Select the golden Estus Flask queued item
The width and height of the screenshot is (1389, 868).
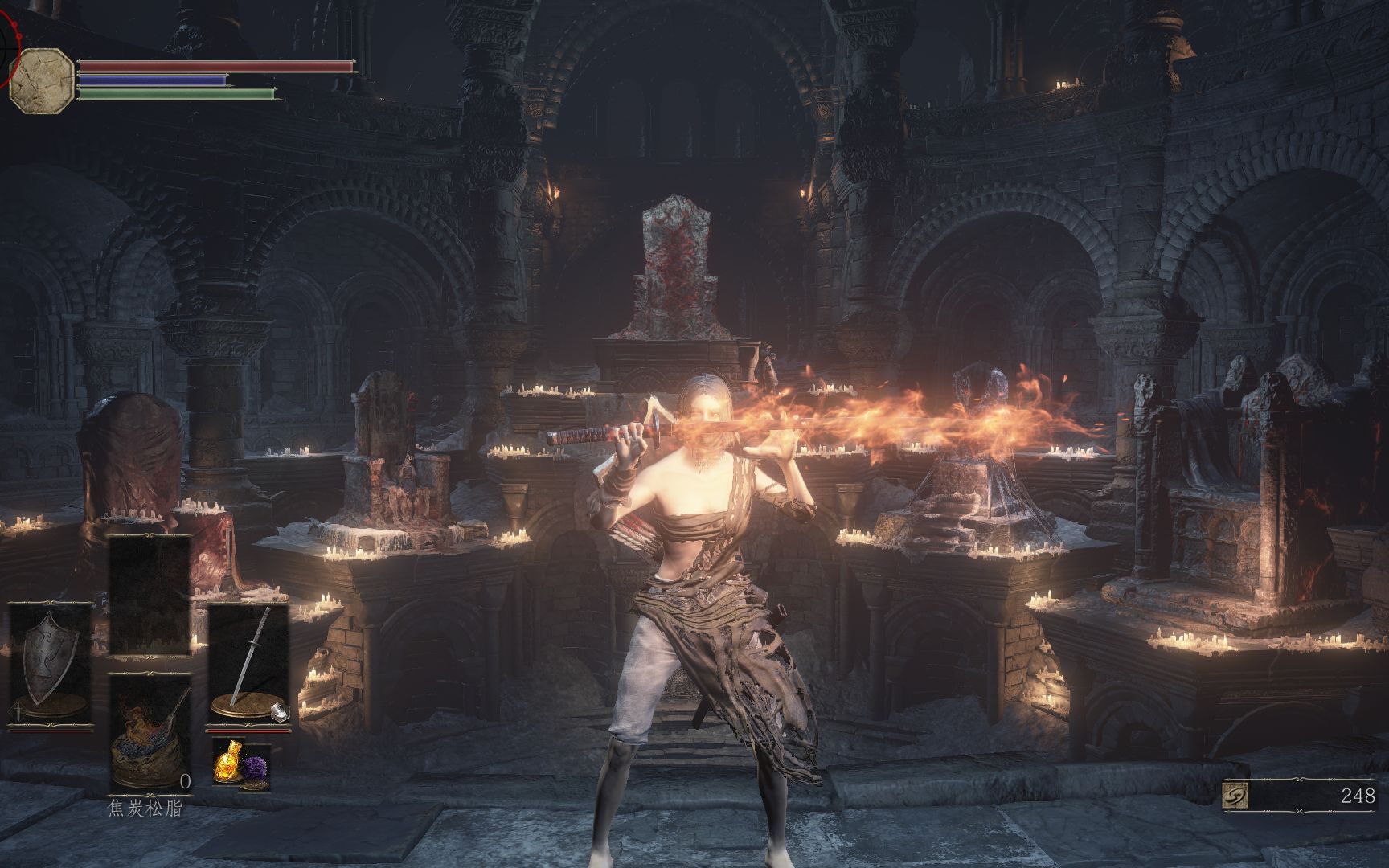tap(227, 763)
